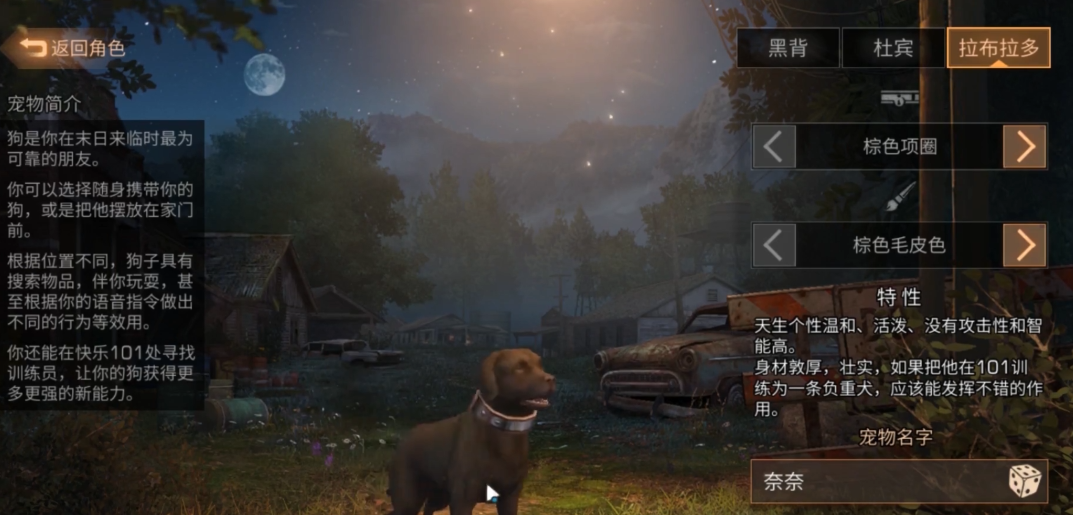Image resolution: width=1073 pixels, height=515 pixels.
Task: Show next fur color after 棕色毛皮色
Action: tap(1025, 245)
